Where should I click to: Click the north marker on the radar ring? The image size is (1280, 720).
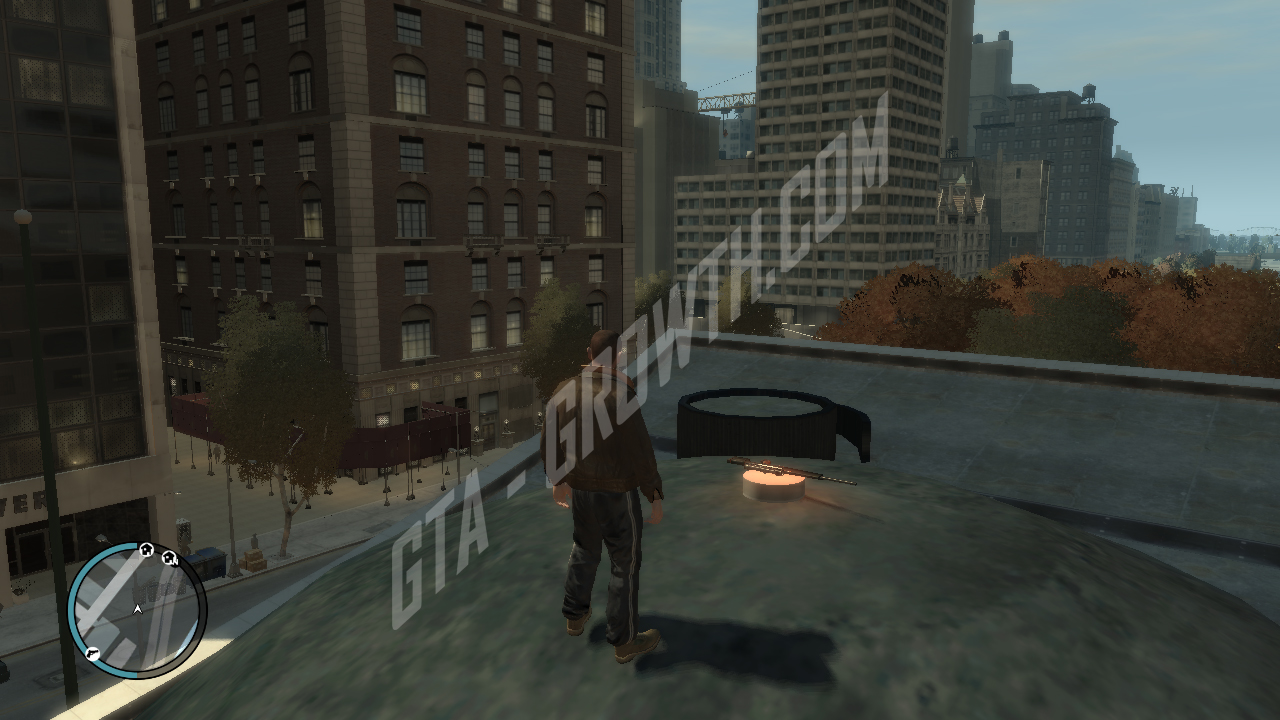pos(176,562)
